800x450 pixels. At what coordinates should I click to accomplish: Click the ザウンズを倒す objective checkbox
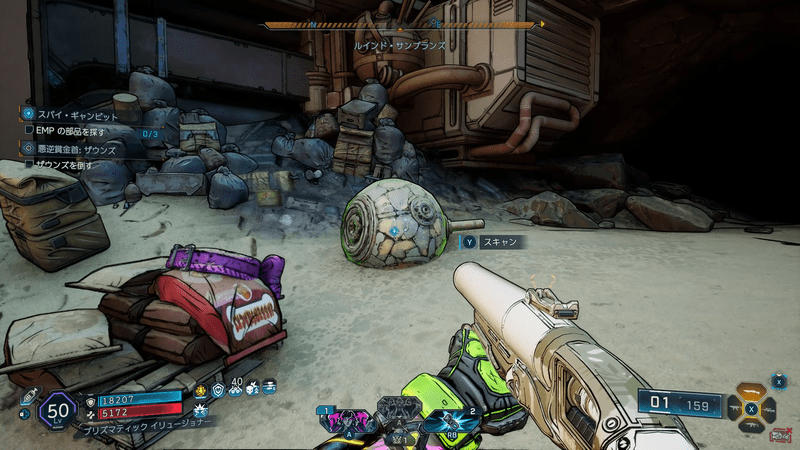29,163
